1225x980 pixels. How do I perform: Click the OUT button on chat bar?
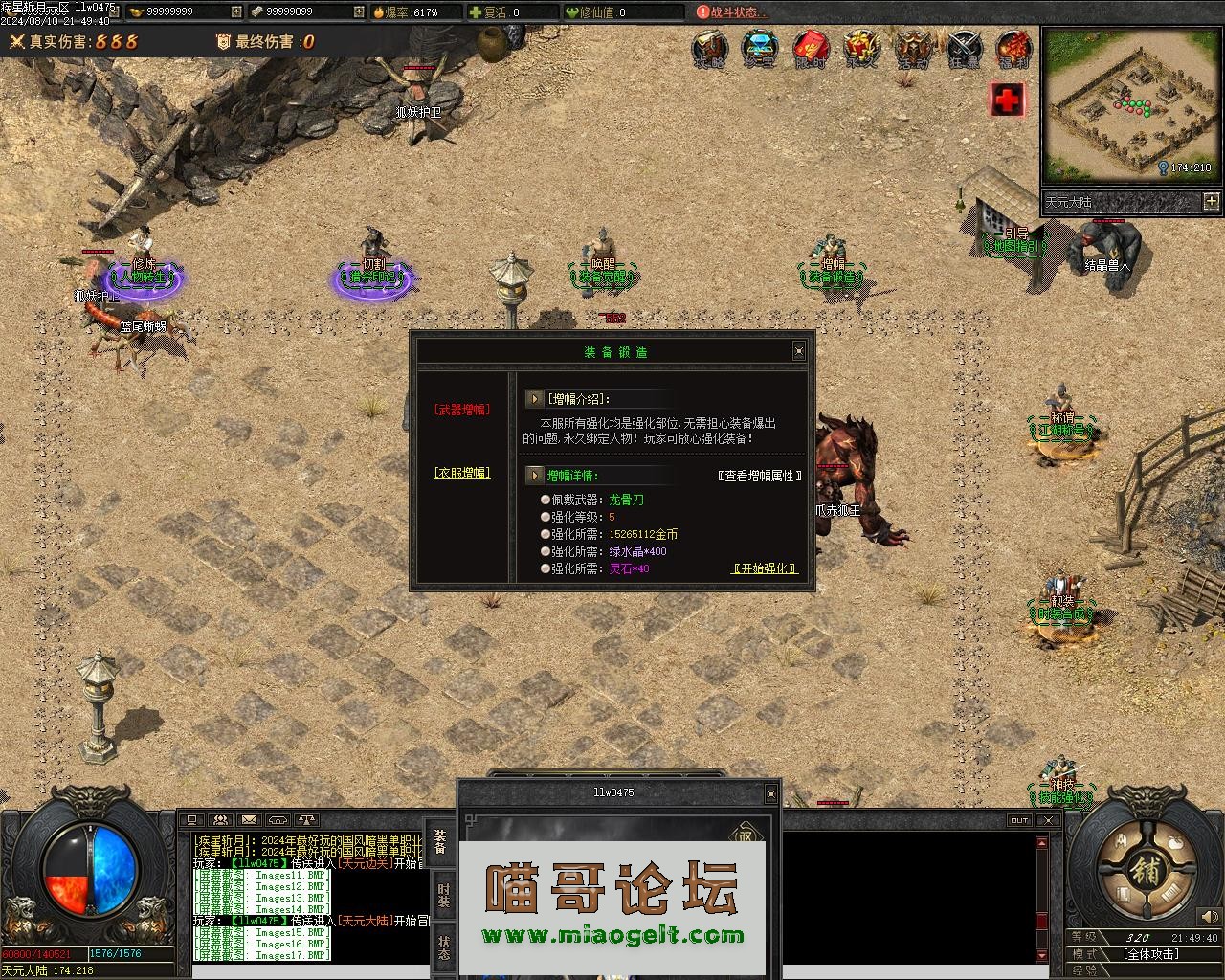point(1019,820)
